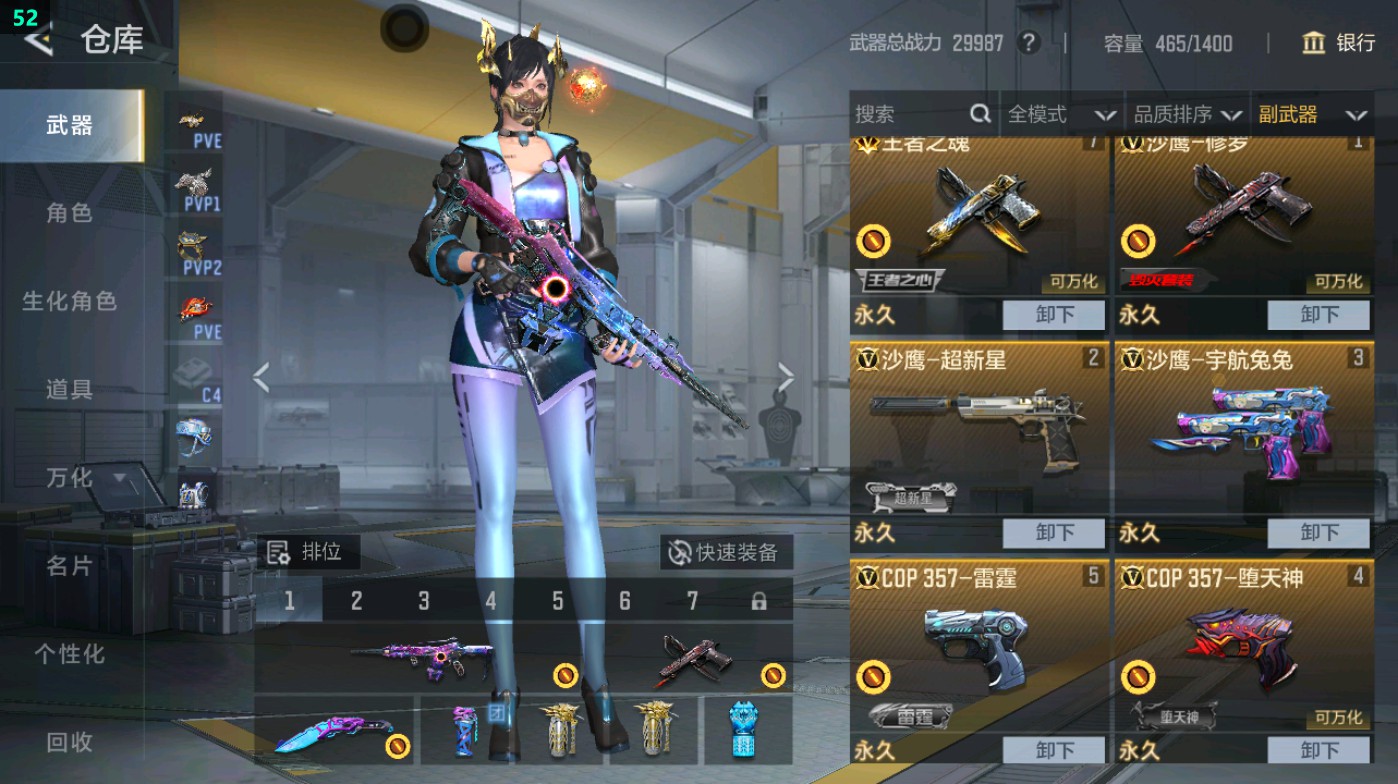
Task: Click the weapon search field
Action: click(910, 114)
